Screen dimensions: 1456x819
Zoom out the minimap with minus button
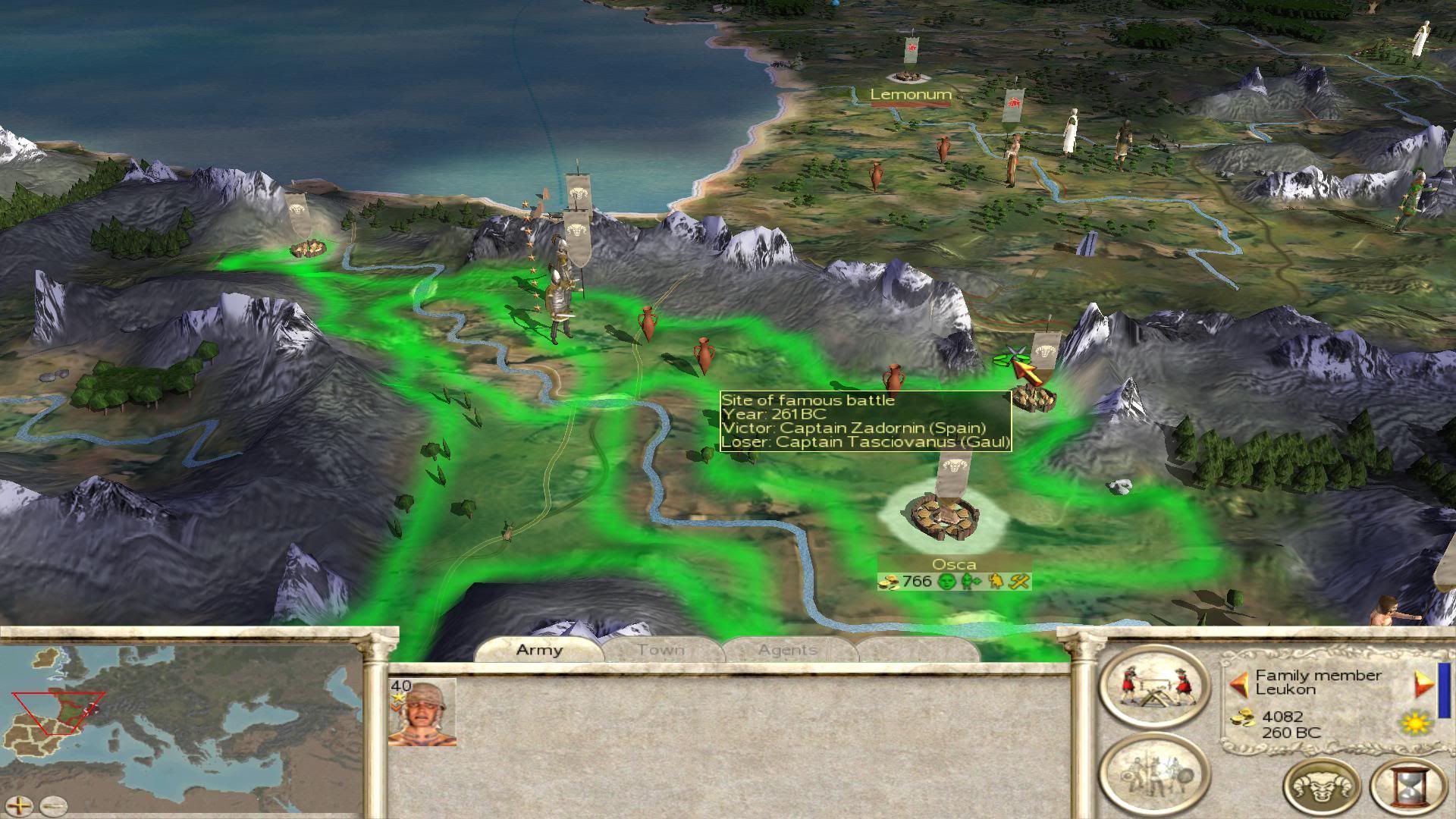[52, 805]
